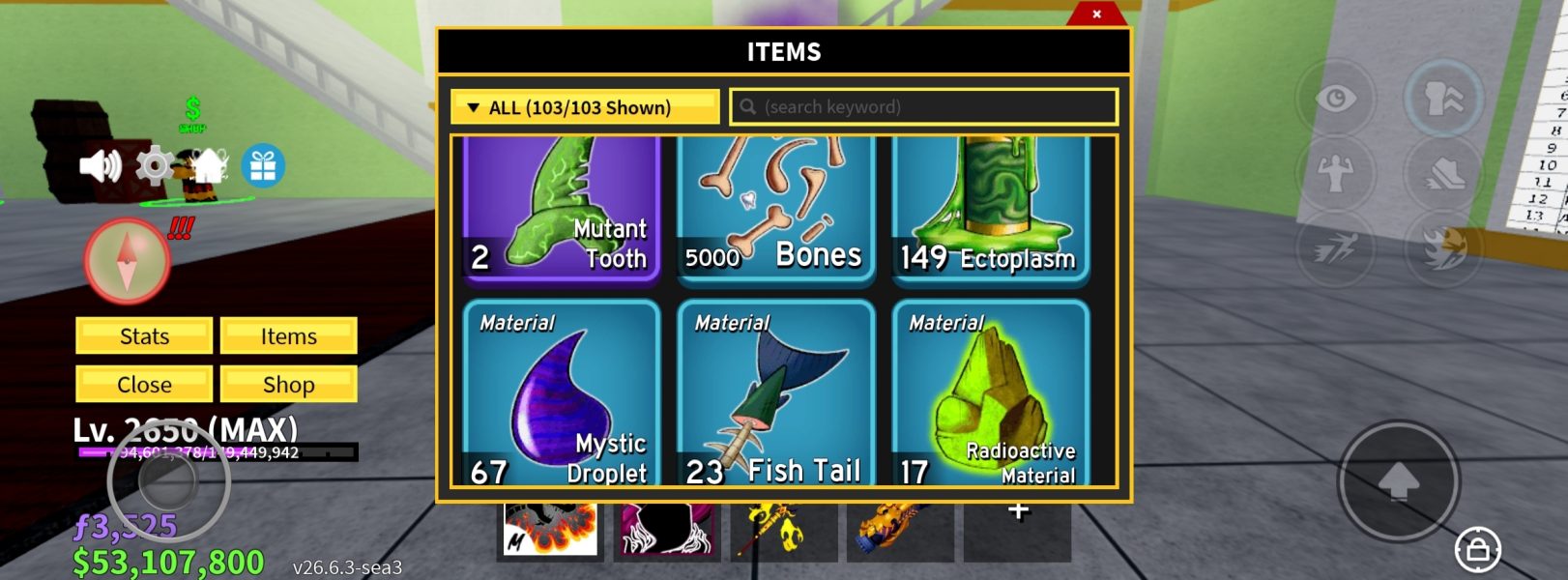The width and height of the screenshot is (1568, 580).
Task: Select the Mutant Tooth item
Action: (x=562, y=208)
